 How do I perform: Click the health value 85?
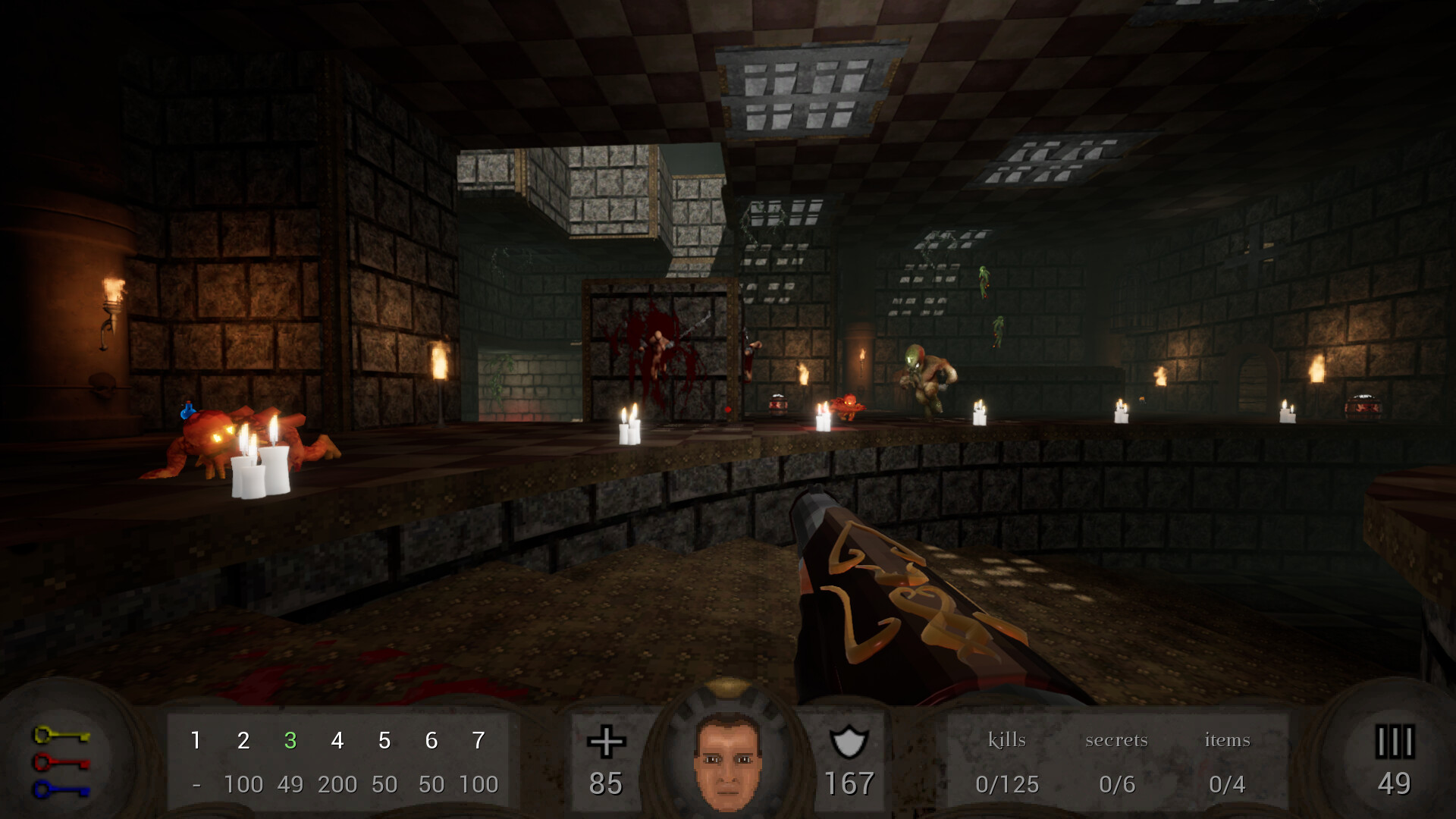(x=605, y=785)
